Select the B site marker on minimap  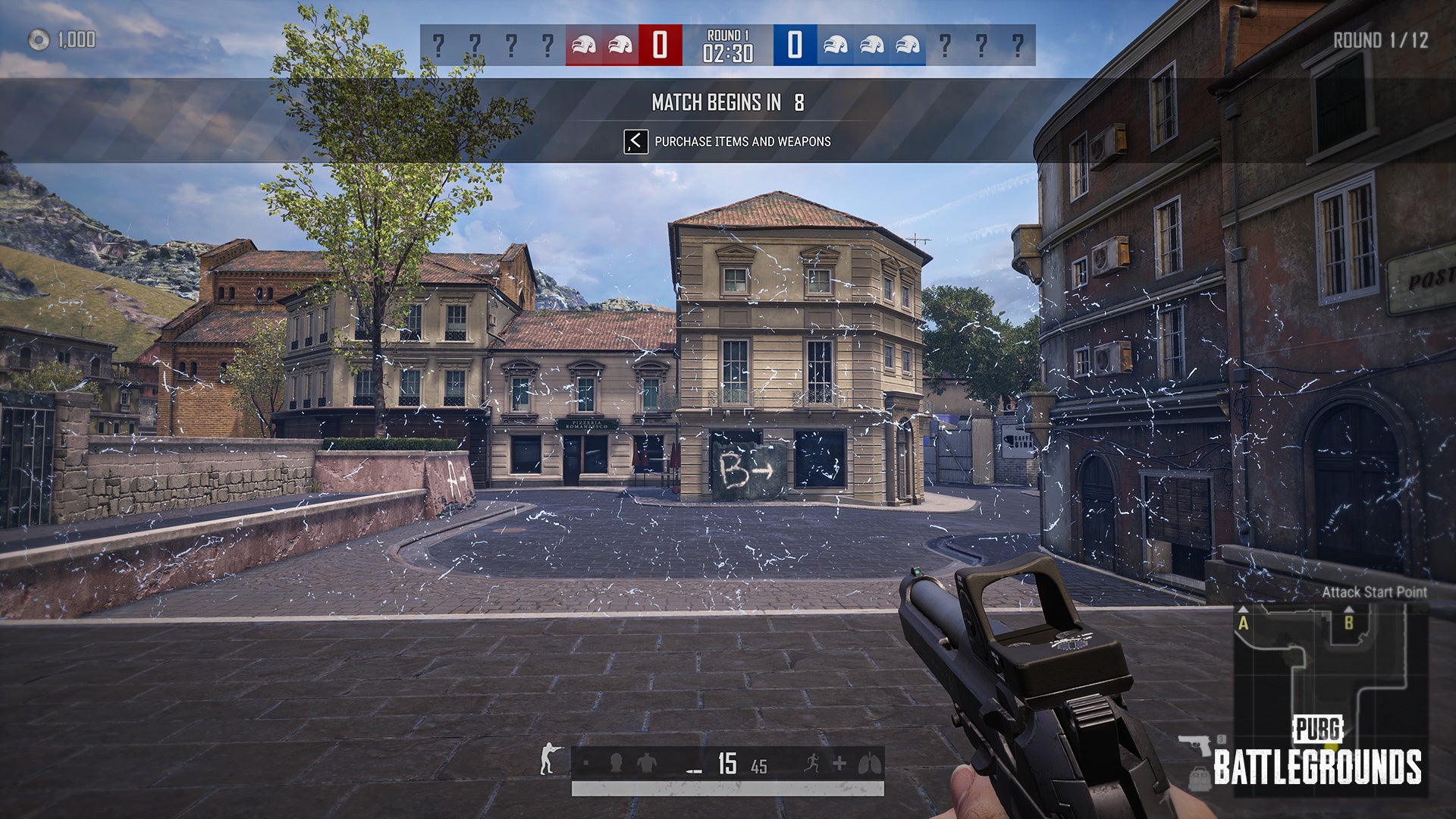click(1348, 623)
